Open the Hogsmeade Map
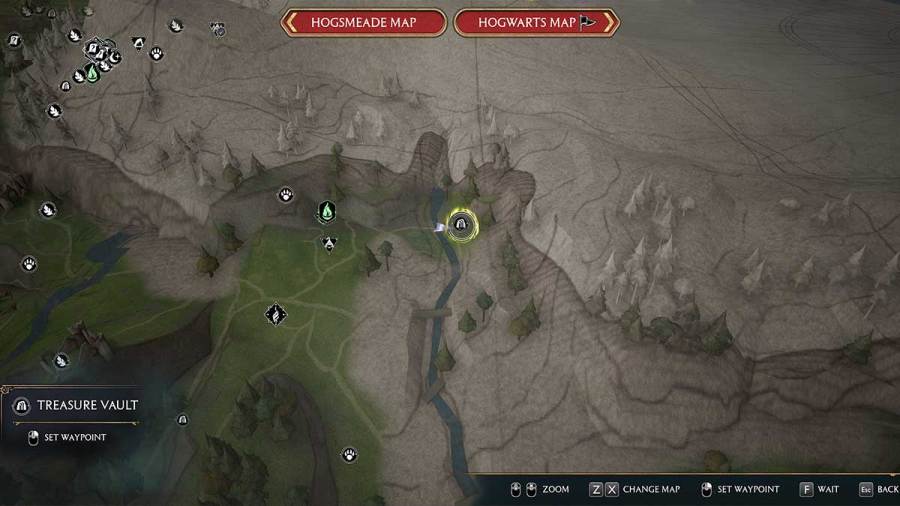This screenshot has width=900, height=506. 364,22
